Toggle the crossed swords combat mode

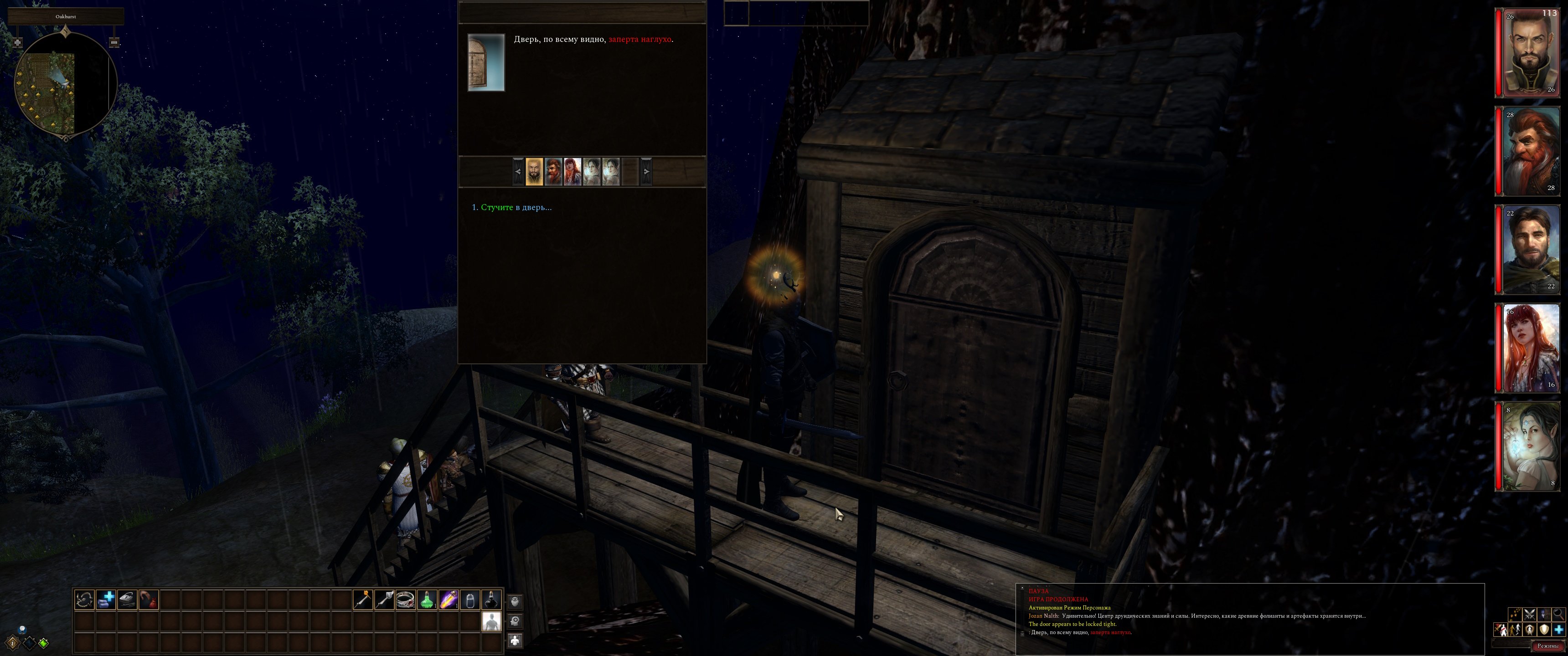coord(1529,615)
